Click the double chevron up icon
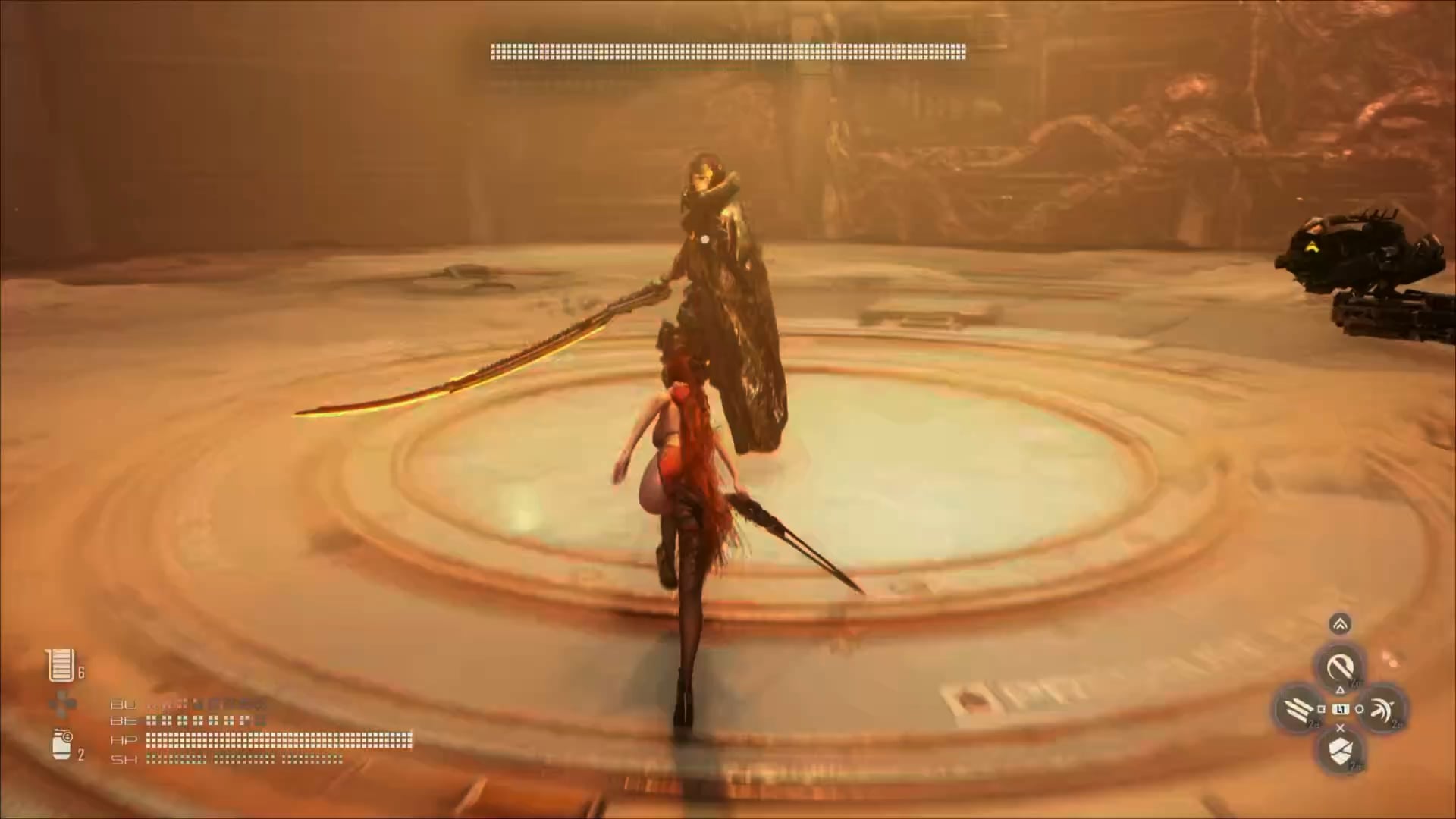Screen dimensions: 1456x819 pos(1340,624)
